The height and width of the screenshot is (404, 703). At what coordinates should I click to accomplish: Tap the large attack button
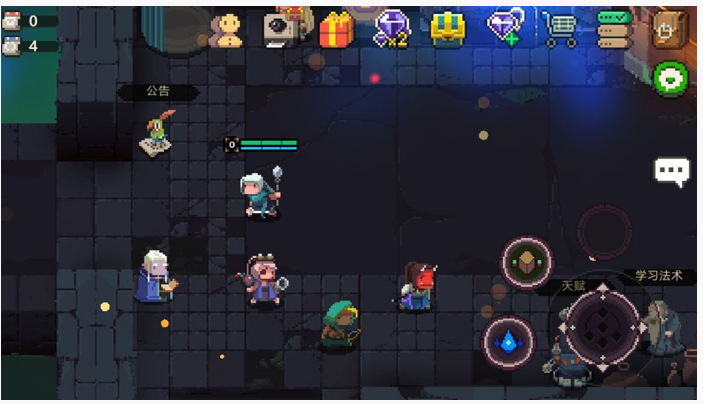[602, 328]
